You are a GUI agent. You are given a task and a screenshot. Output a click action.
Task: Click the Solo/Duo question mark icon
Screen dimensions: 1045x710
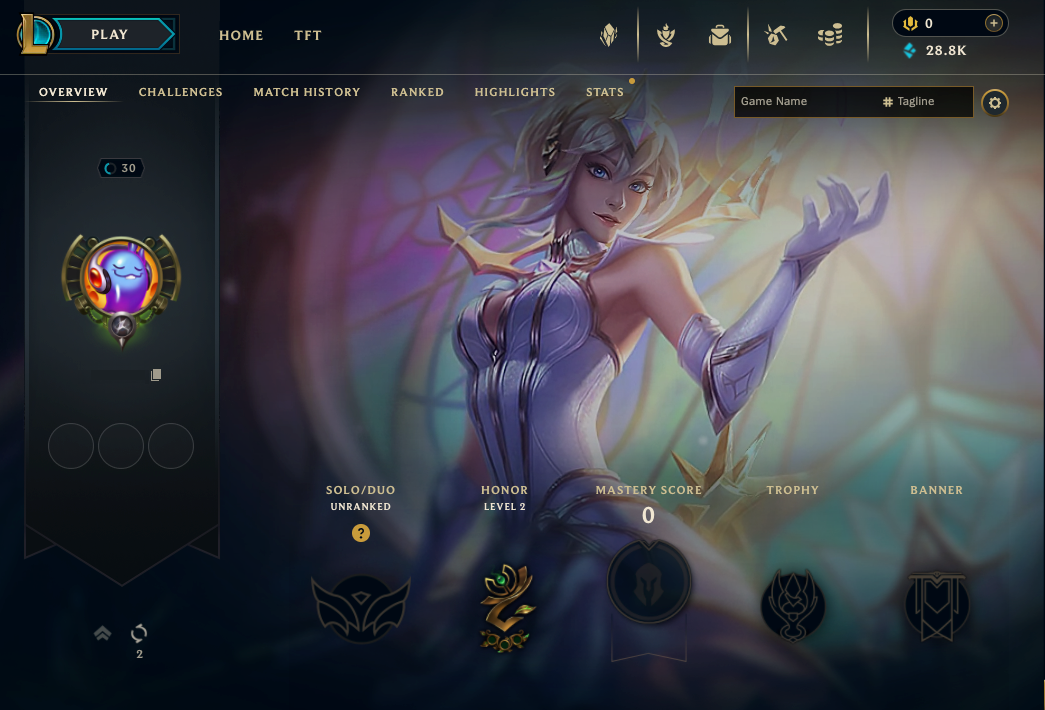[361, 533]
